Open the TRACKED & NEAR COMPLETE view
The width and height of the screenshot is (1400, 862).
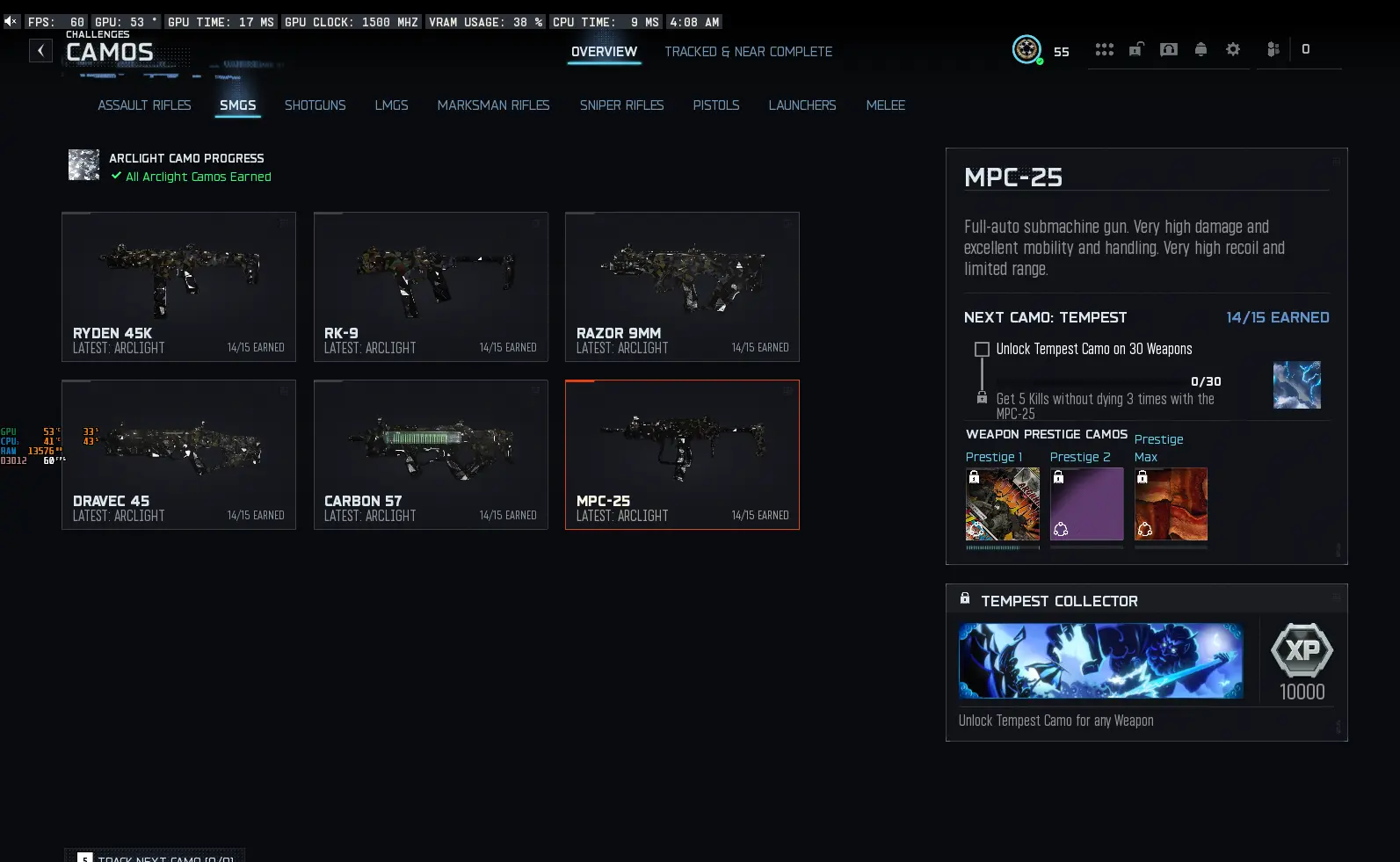748,51
